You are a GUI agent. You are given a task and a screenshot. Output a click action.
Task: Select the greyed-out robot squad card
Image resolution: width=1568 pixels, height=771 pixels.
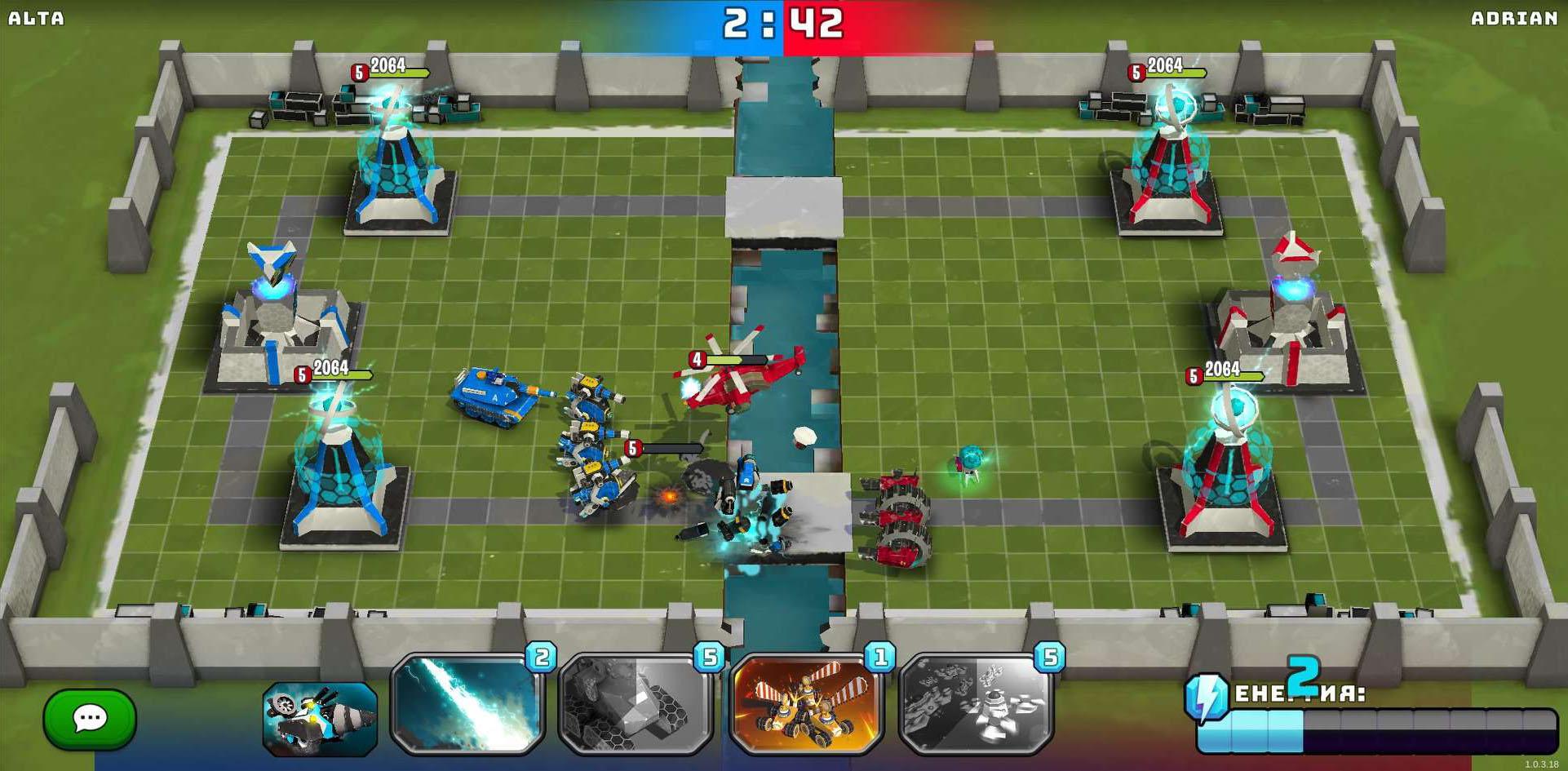coord(976,704)
